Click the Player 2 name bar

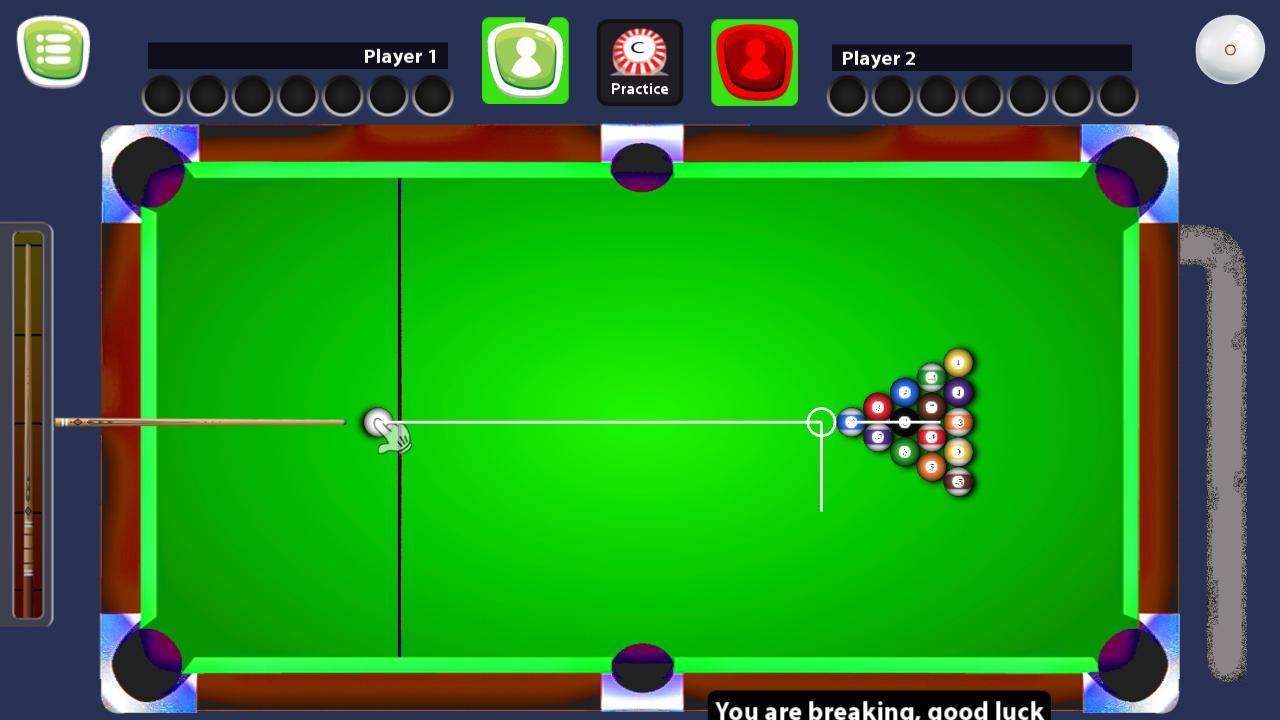point(982,58)
